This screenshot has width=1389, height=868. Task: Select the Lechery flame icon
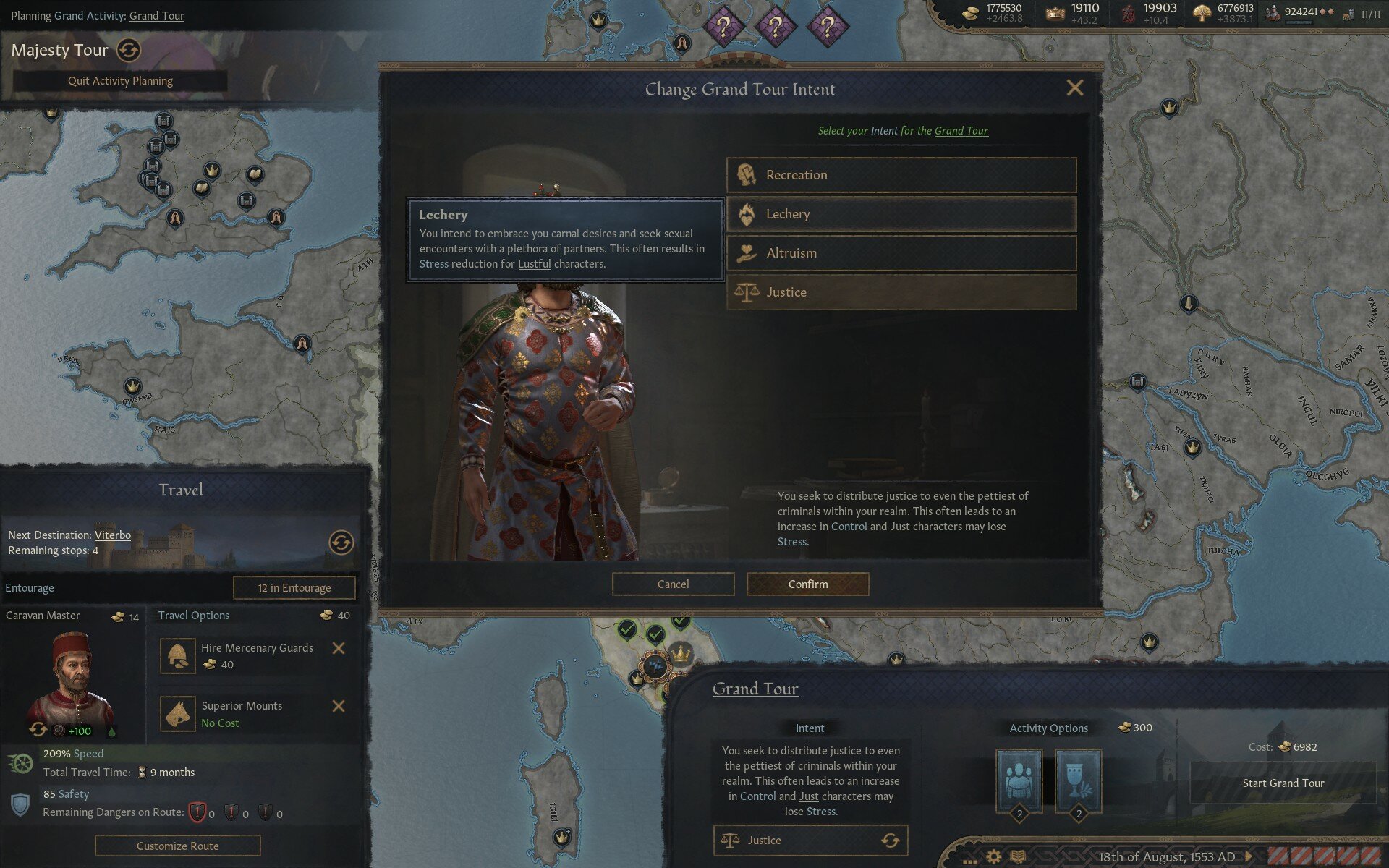coord(746,214)
